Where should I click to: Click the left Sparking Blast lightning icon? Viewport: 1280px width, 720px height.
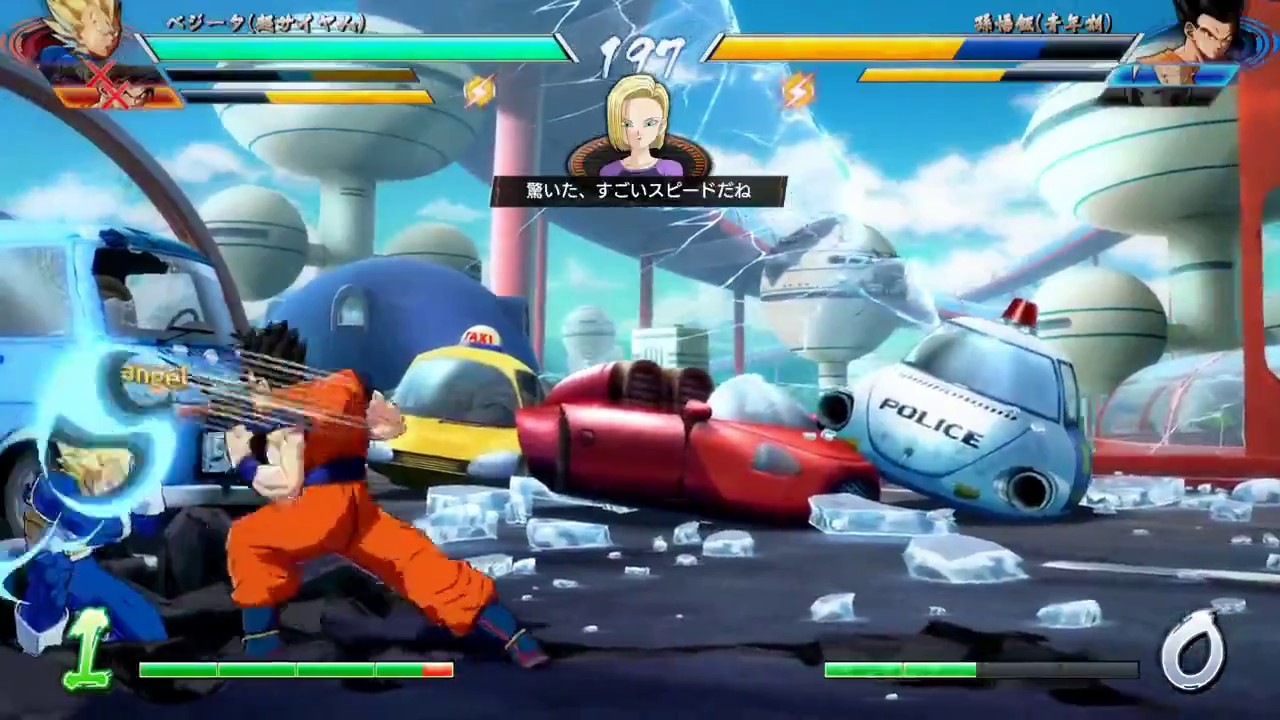pos(480,88)
